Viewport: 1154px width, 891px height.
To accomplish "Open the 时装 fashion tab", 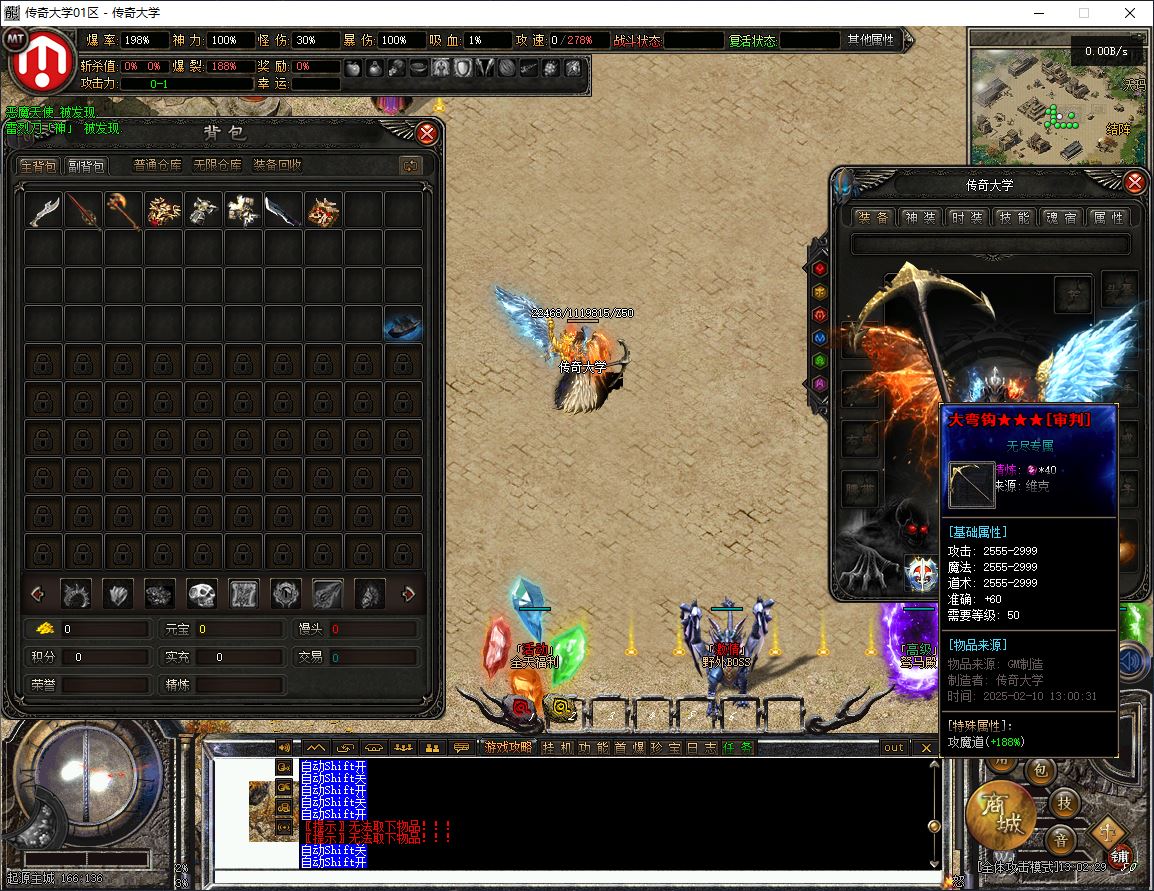I will click(x=966, y=217).
